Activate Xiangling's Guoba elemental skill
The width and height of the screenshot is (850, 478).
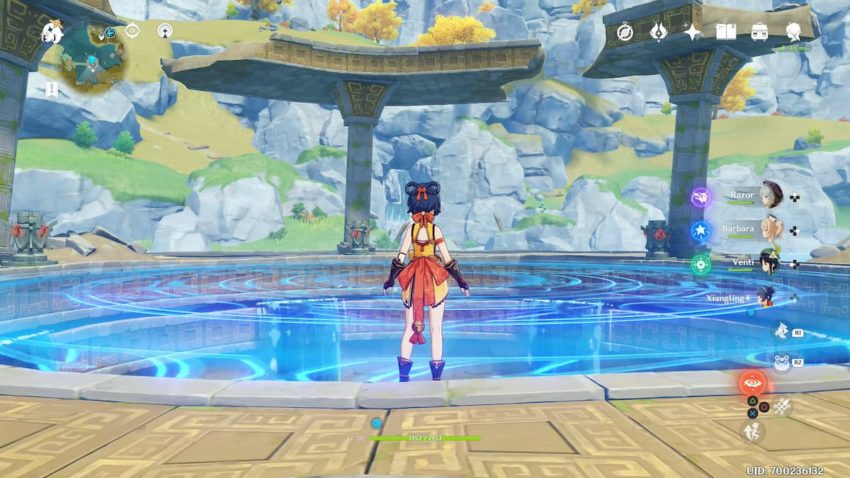coord(781,362)
